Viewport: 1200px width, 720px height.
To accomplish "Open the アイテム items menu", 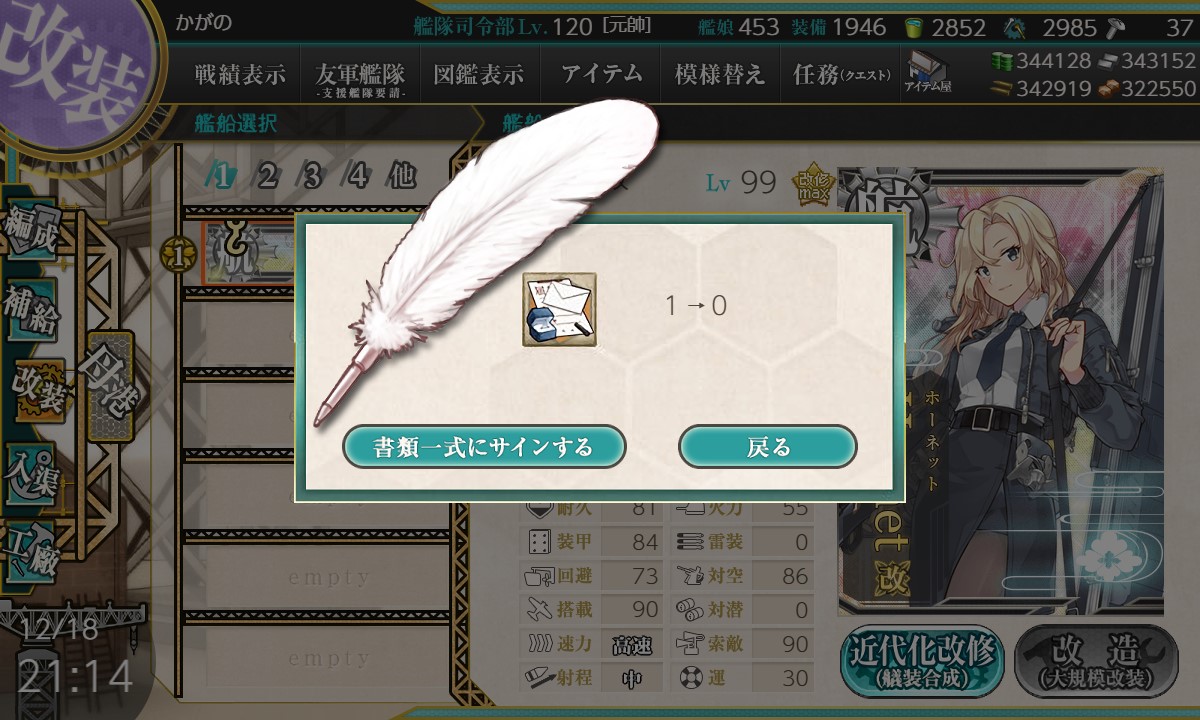I will click(600, 75).
